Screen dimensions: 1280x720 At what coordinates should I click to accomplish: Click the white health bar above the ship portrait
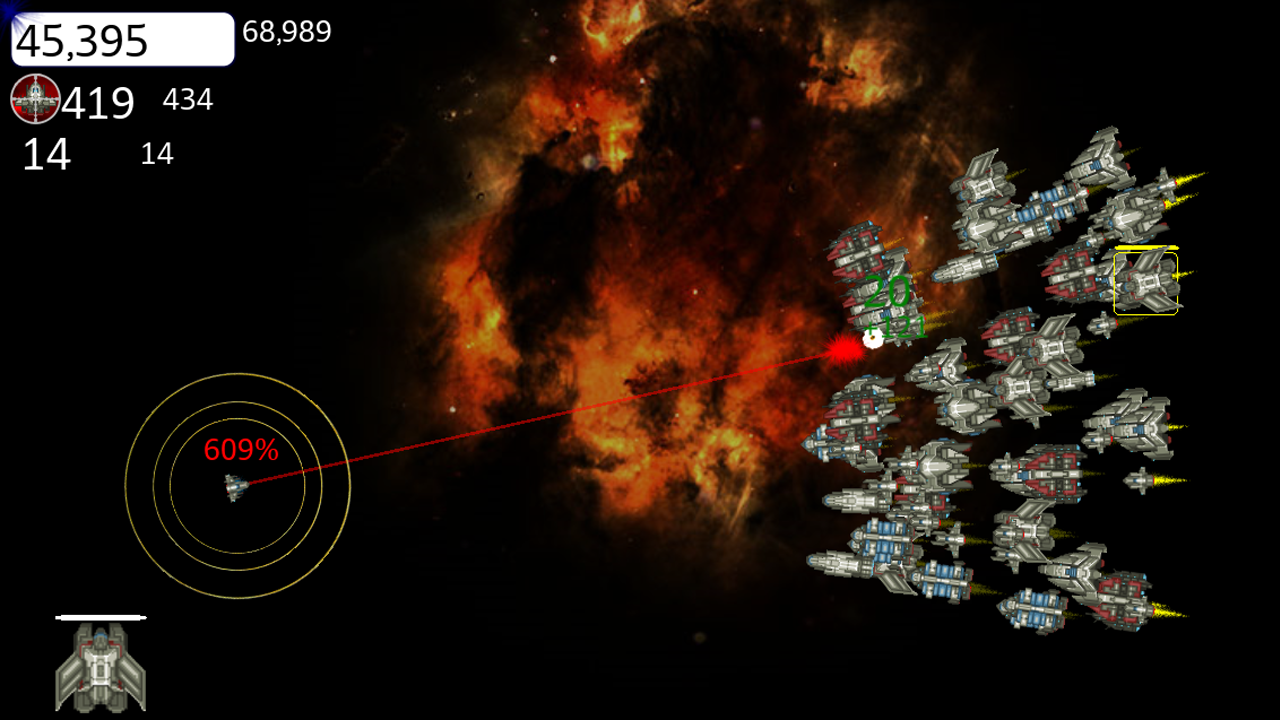[x=103, y=617]
